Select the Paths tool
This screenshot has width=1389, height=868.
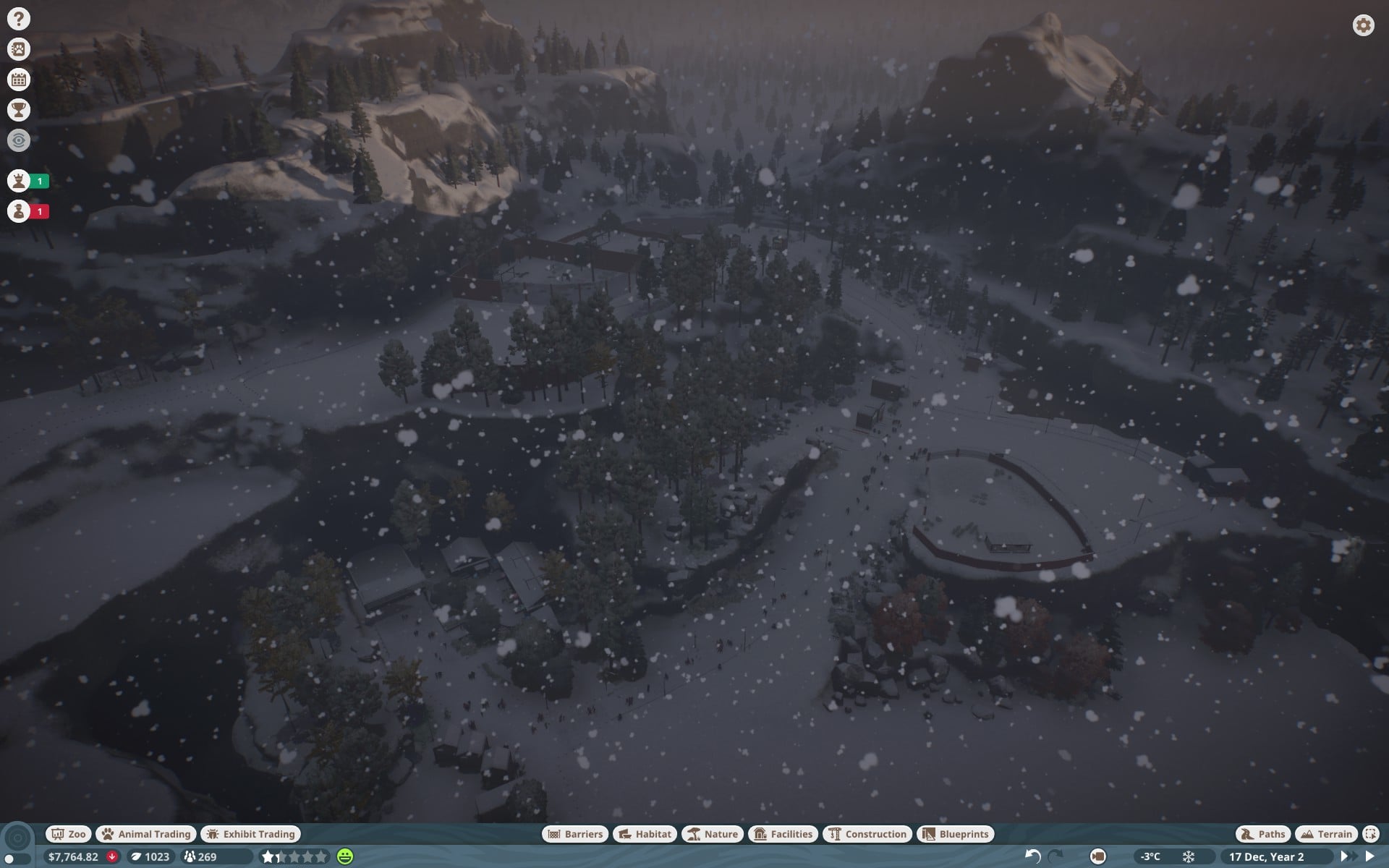1263,834
